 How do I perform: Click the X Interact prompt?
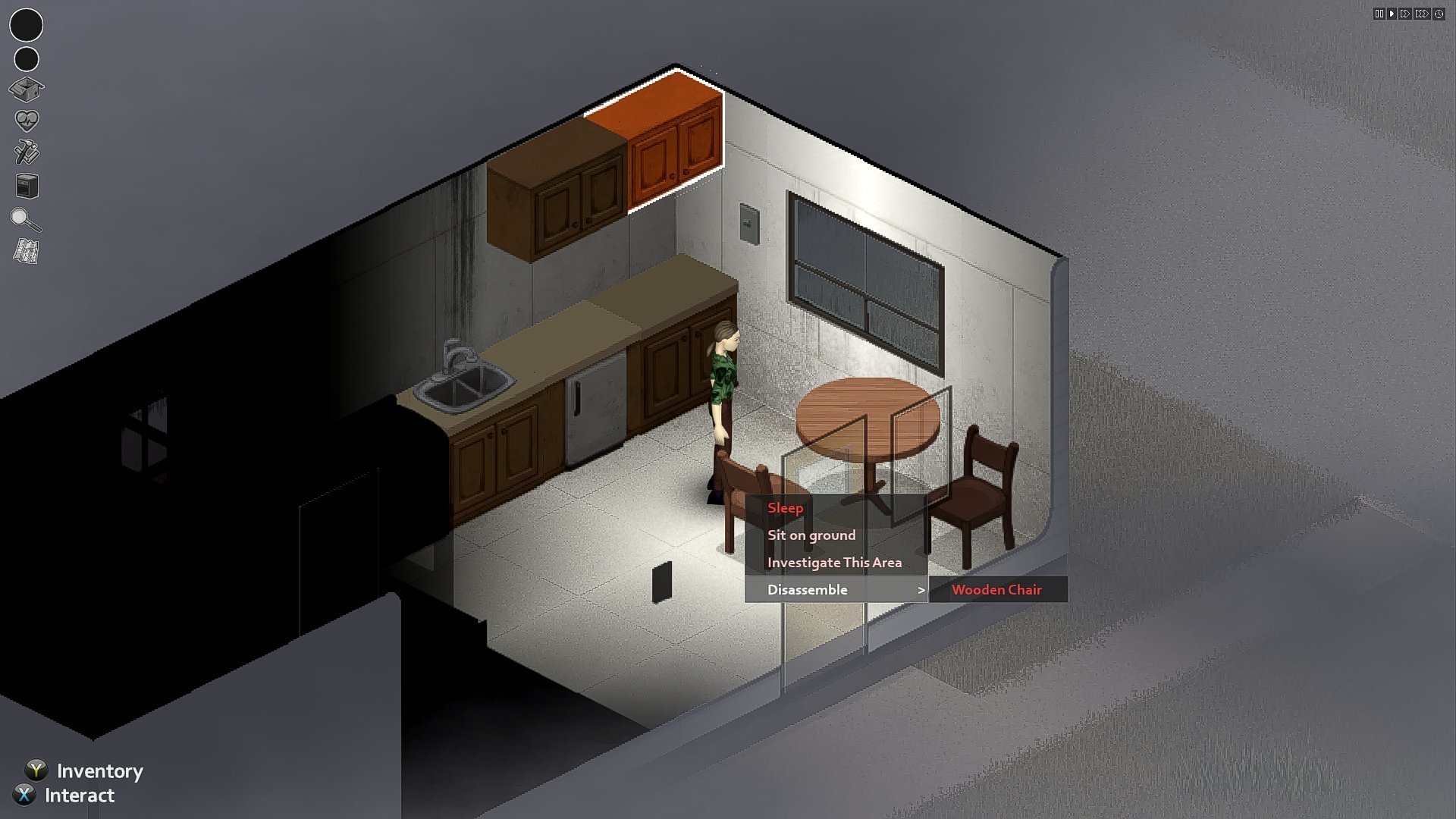click(x=78, y=795)
